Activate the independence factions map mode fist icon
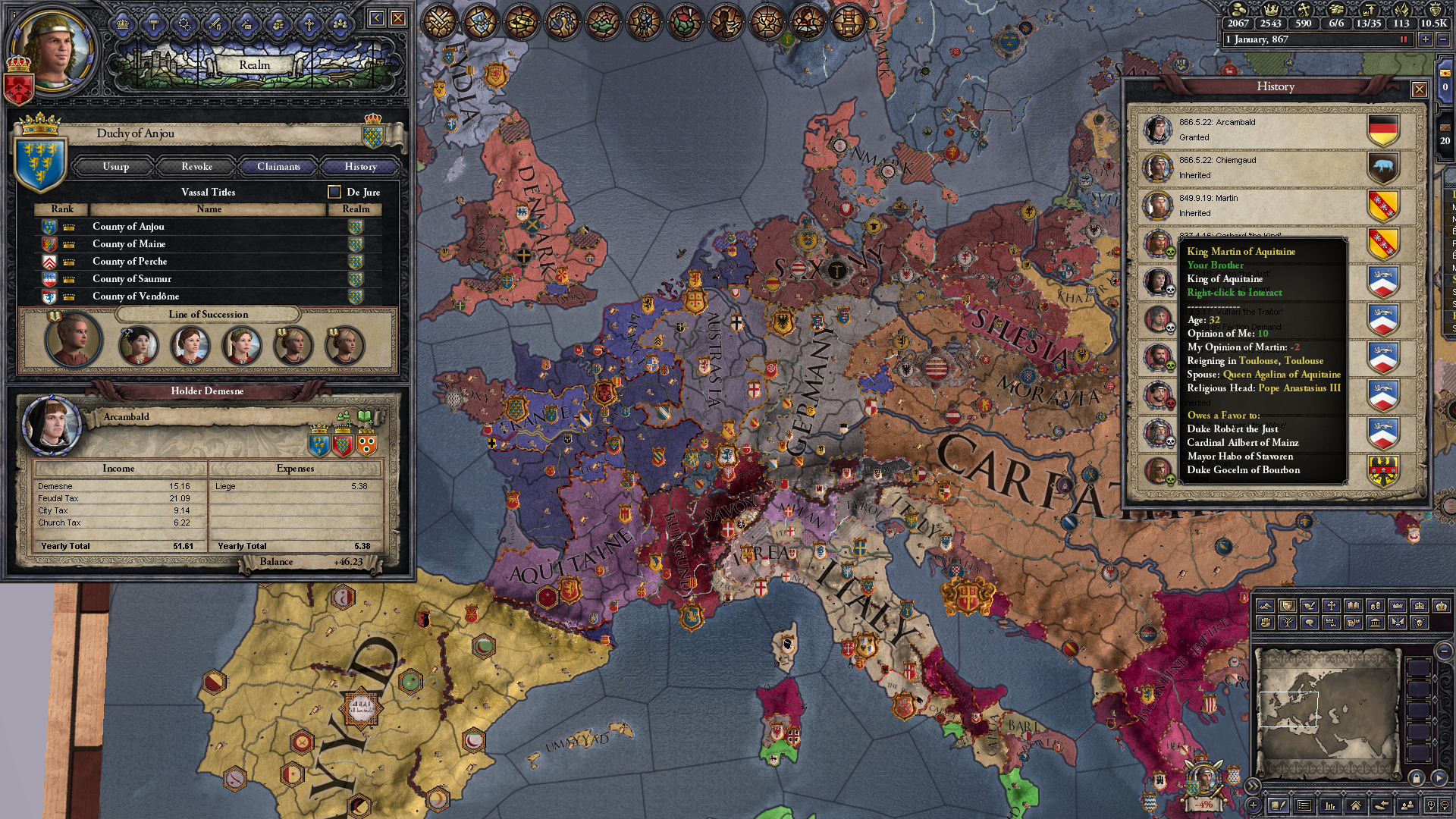This screenshot has height=819, width=1456. pyautogui.click(x=1265, y=623)
